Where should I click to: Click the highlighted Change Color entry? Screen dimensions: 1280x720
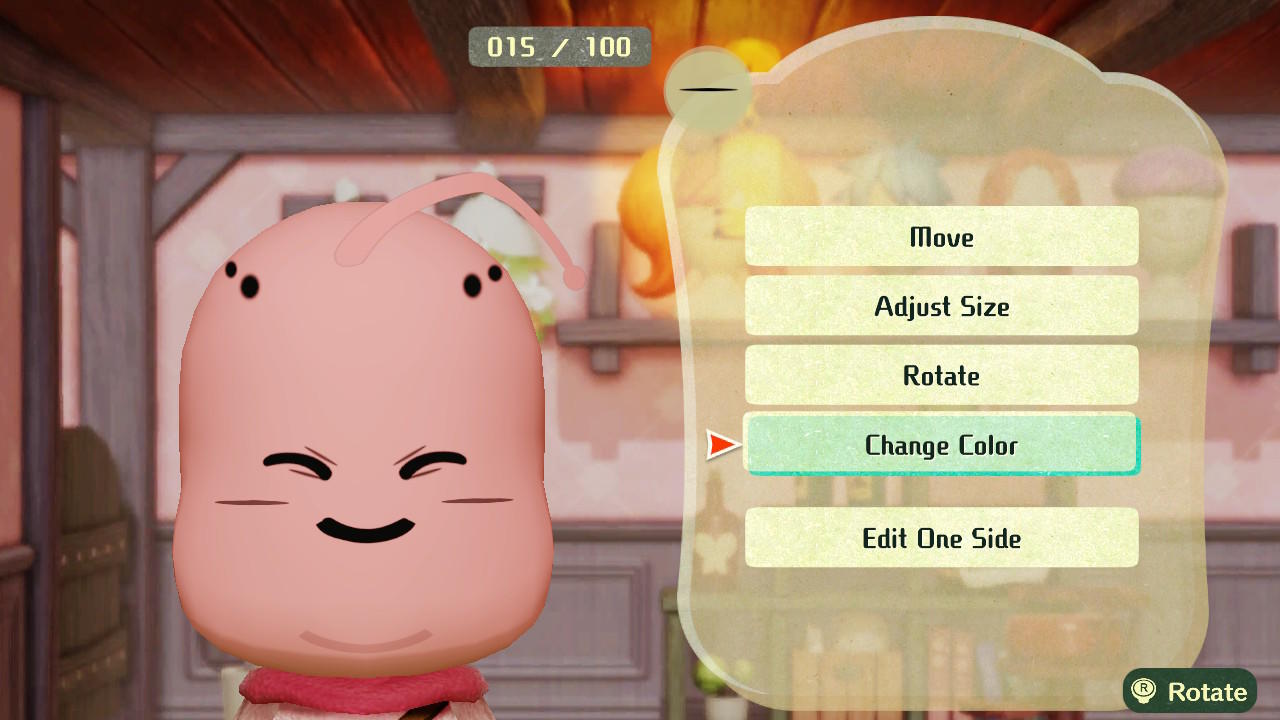click(x=941, y=446)
